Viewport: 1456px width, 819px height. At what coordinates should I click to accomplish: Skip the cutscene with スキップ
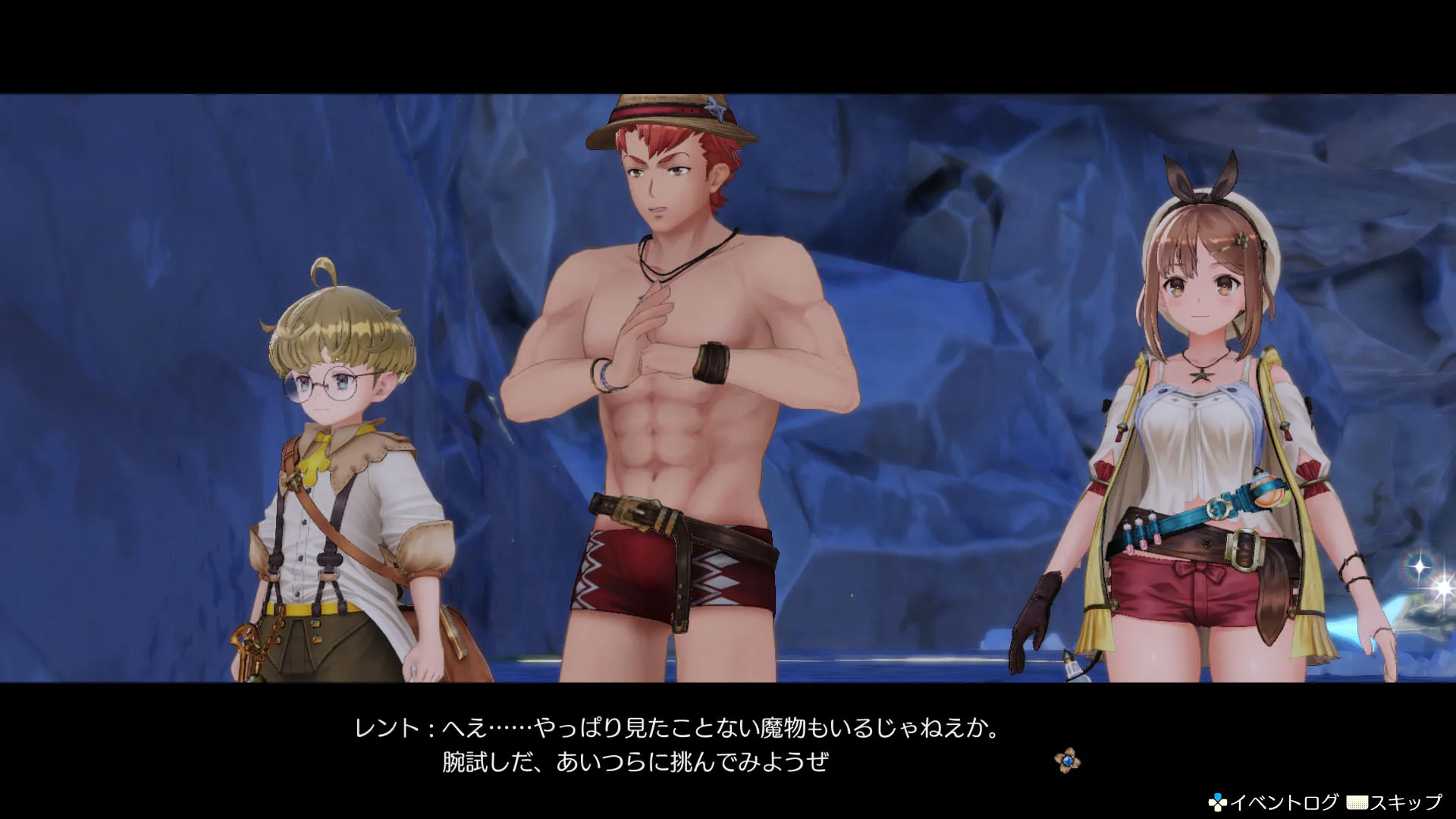point(1394,802)
